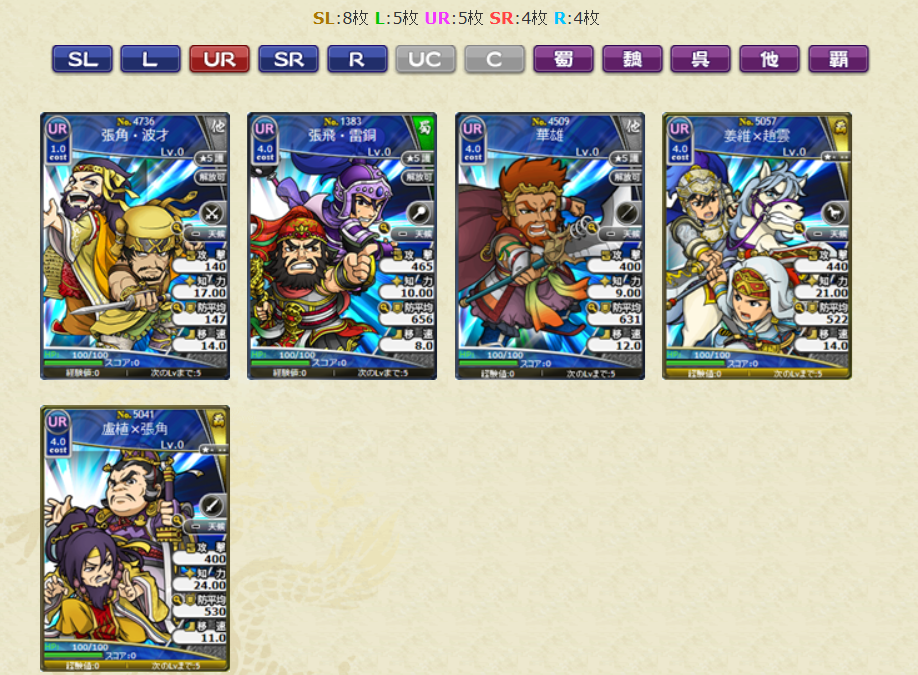The height and width of the screenshot is (675, 918).
Task: Click the grey UC filter button
Action: [425, 59]
